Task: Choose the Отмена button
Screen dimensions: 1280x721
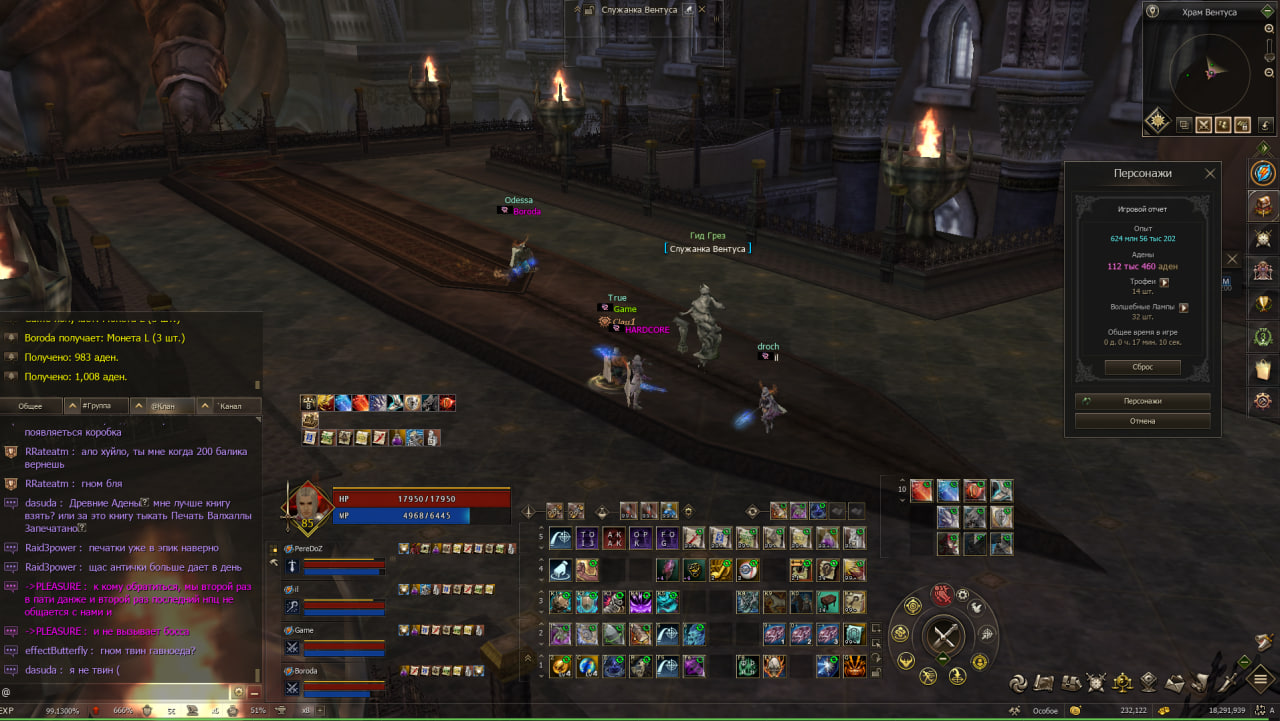Action: [x=1142, y=421]
